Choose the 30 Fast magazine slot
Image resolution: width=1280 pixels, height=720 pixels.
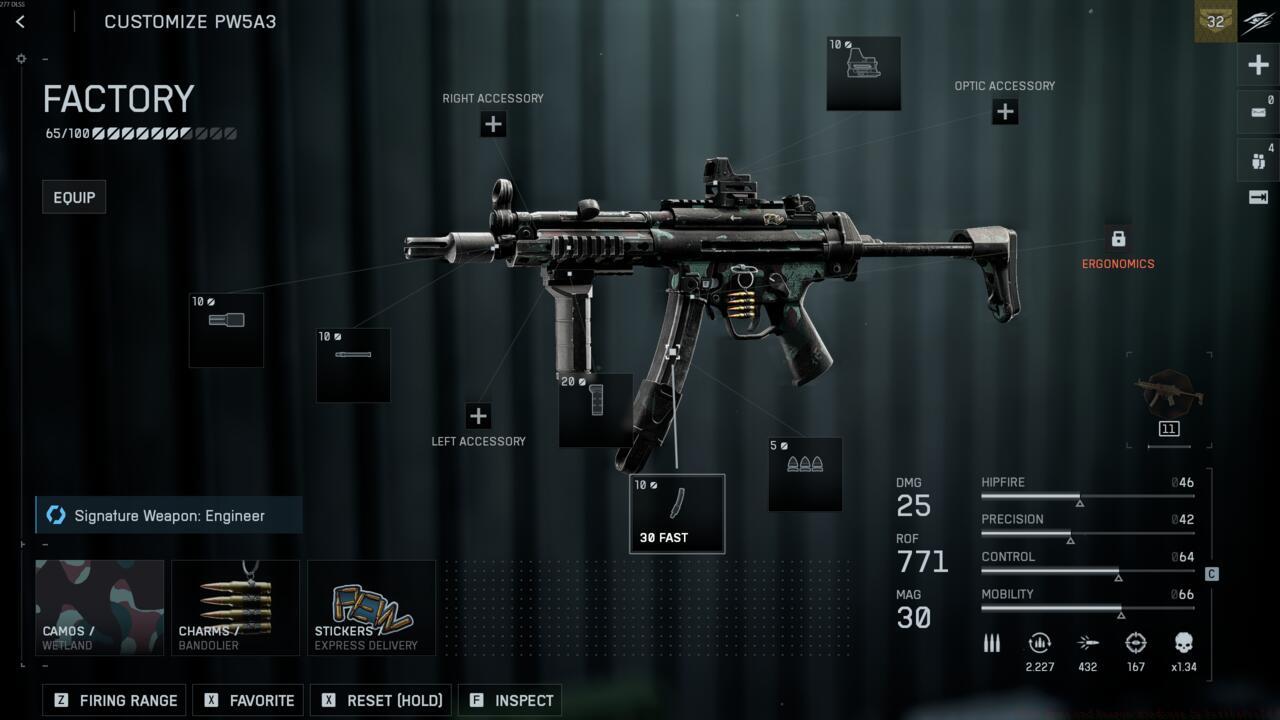677,513
